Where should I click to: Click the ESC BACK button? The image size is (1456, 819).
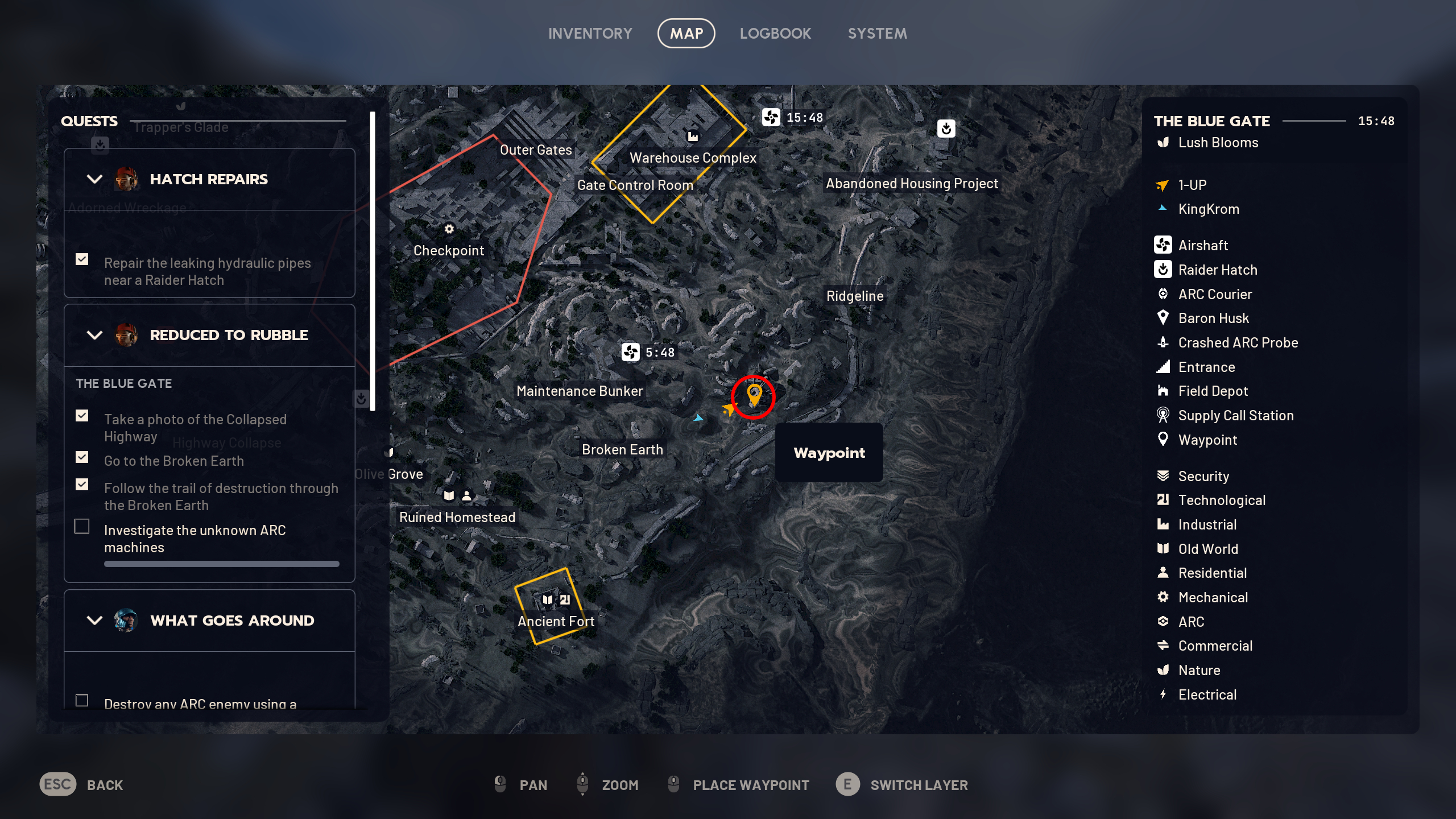point(57,785)
